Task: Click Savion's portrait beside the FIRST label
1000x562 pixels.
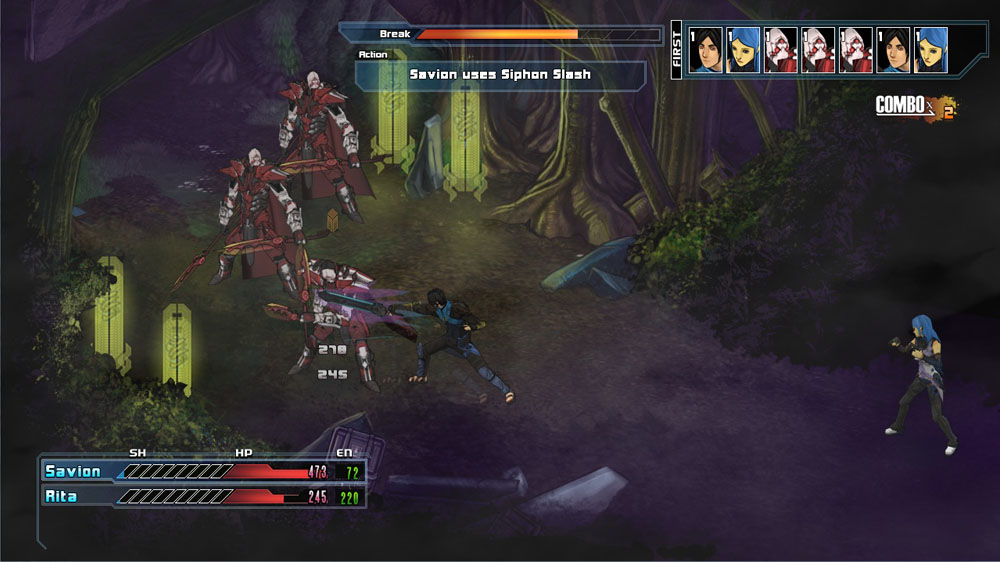Action: [706, 50]
